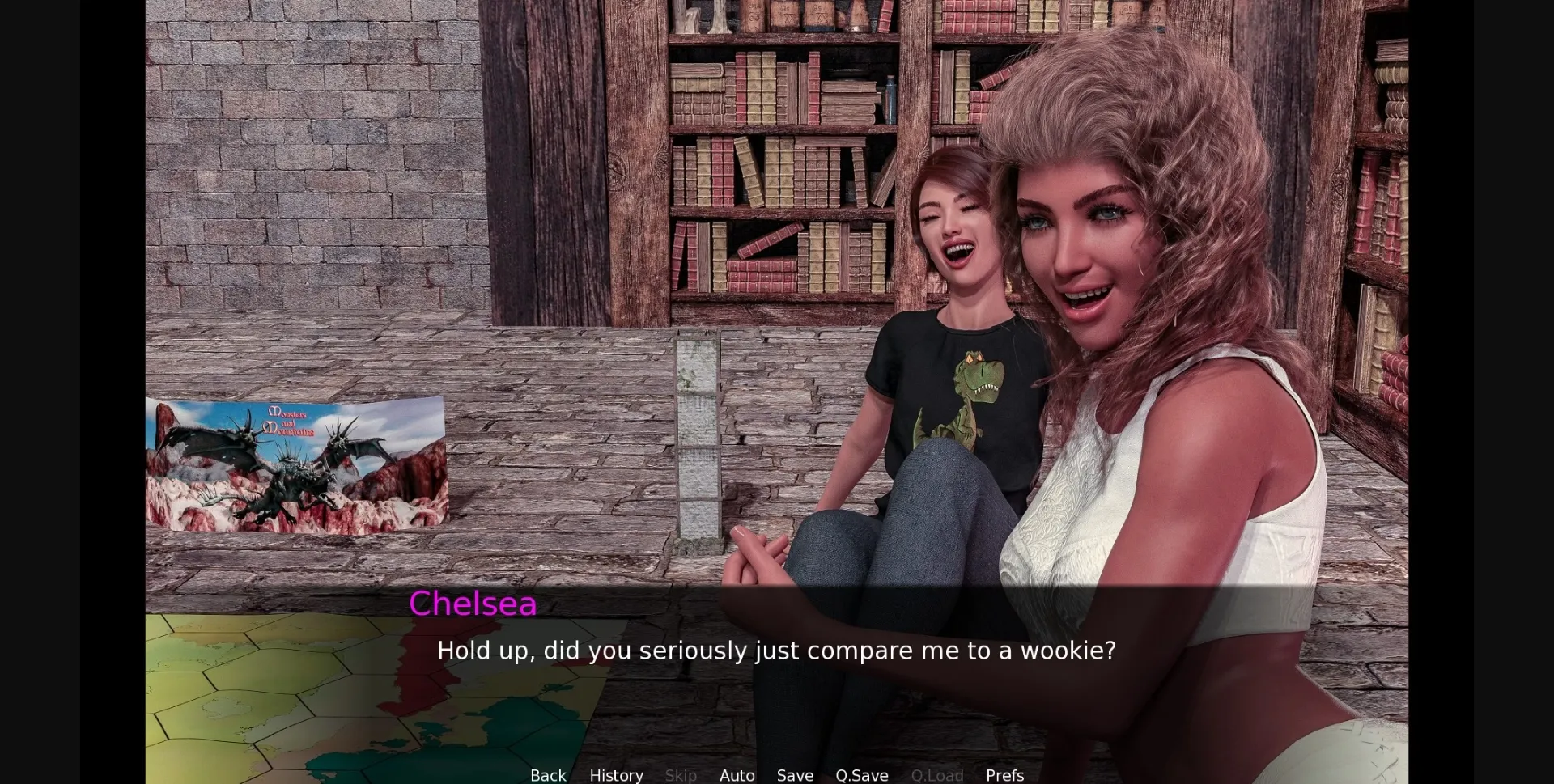1554x784 pixels.
Task: Open the Prefs settings screen
Action: pos(1004,774)
